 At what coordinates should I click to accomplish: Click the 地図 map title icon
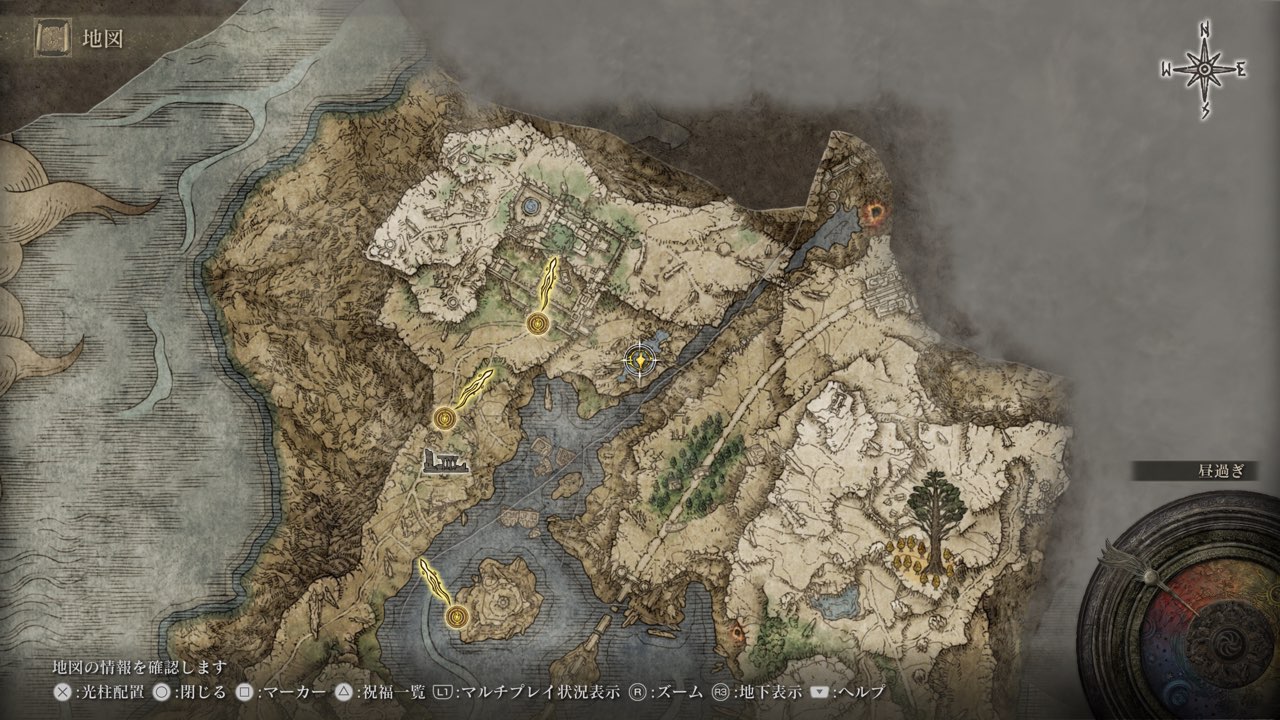(x=49, y=39)
